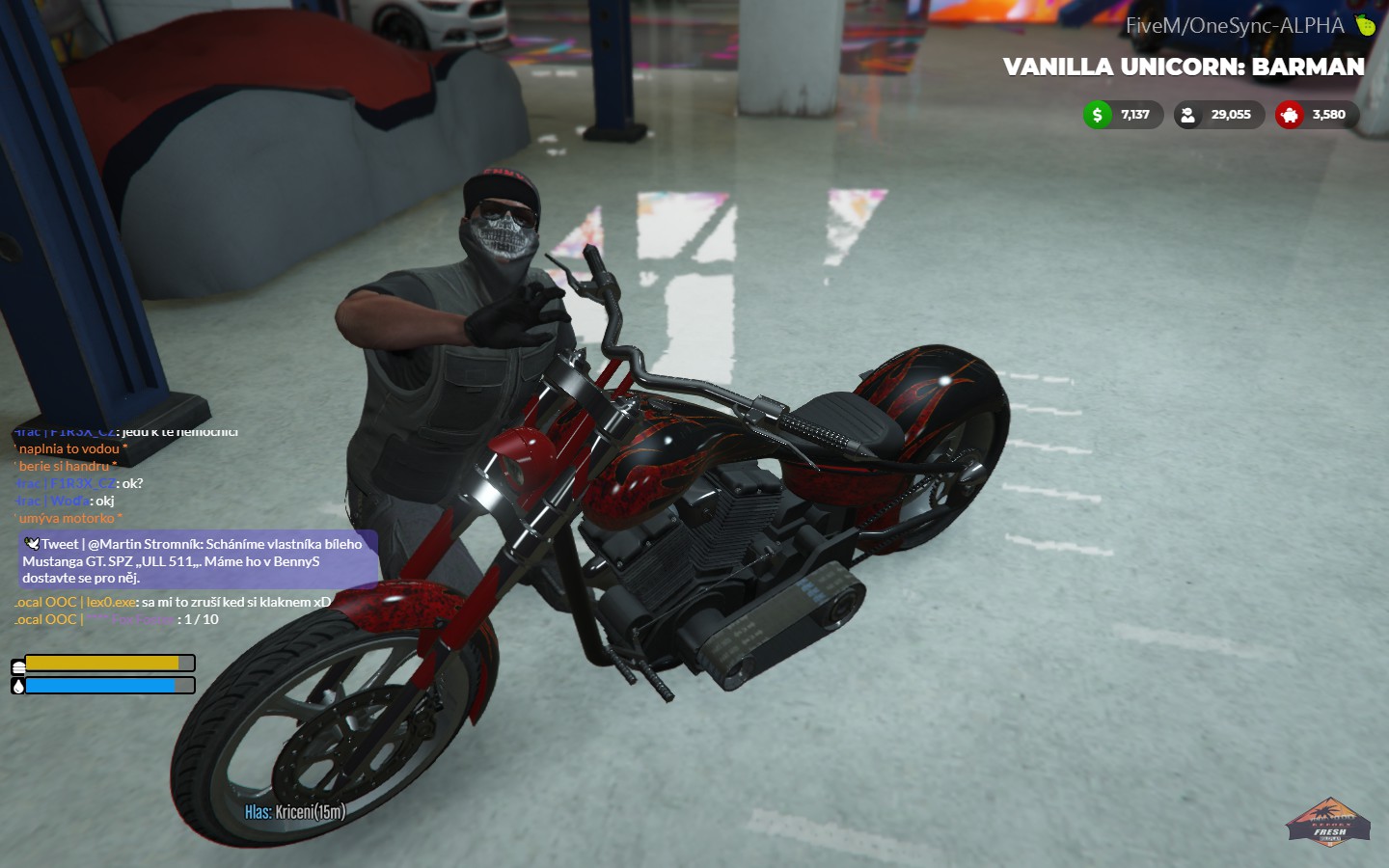Click the Fresh server logo
Viewport: 1389px width, 868px height.
tap(1329, 823)
